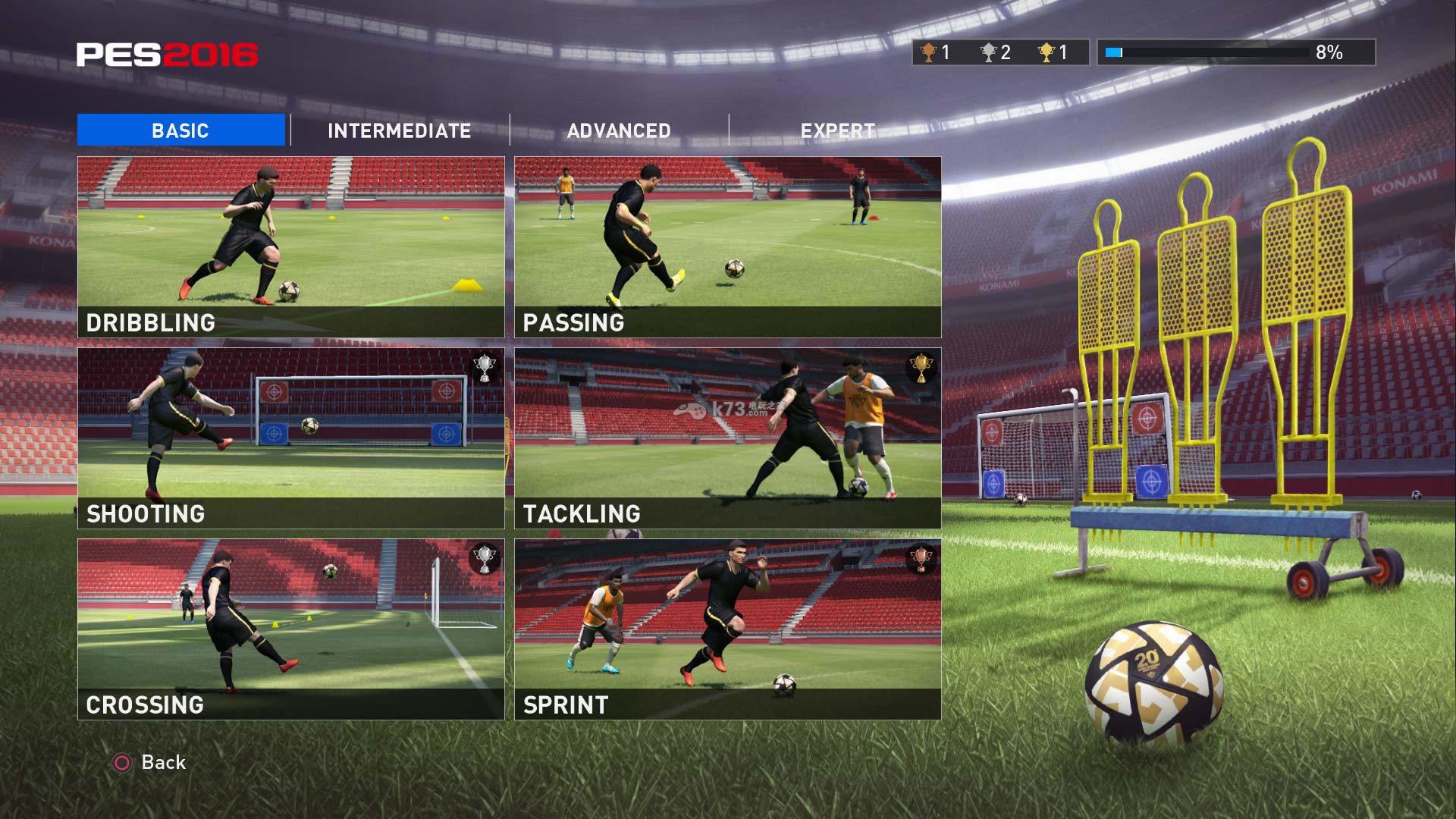
Task: Launch the Sprint training drill
Action: click(x=727, y=629)
